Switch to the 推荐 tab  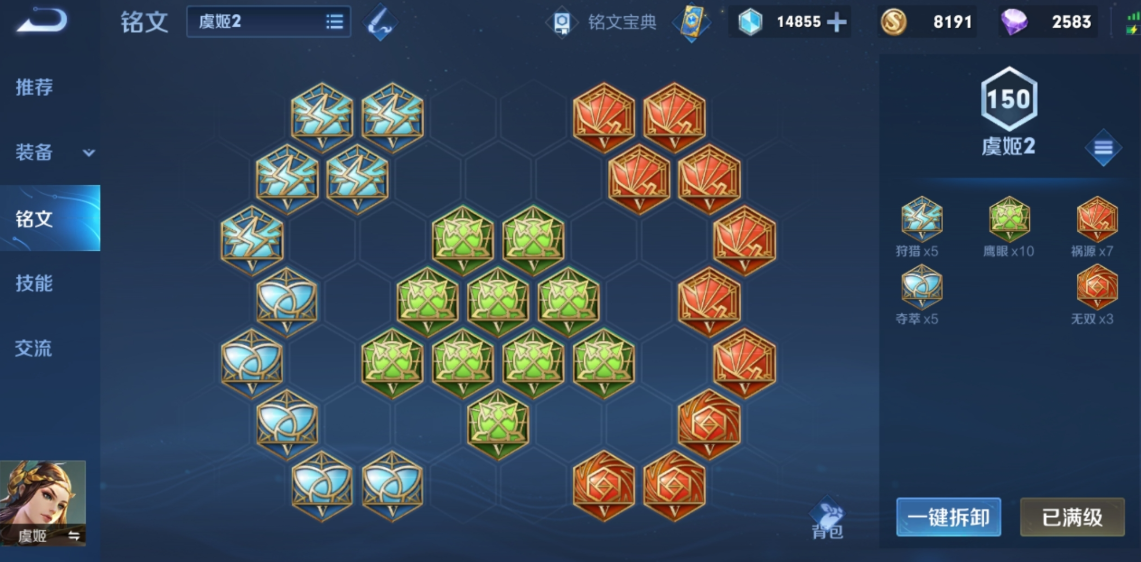35,87
